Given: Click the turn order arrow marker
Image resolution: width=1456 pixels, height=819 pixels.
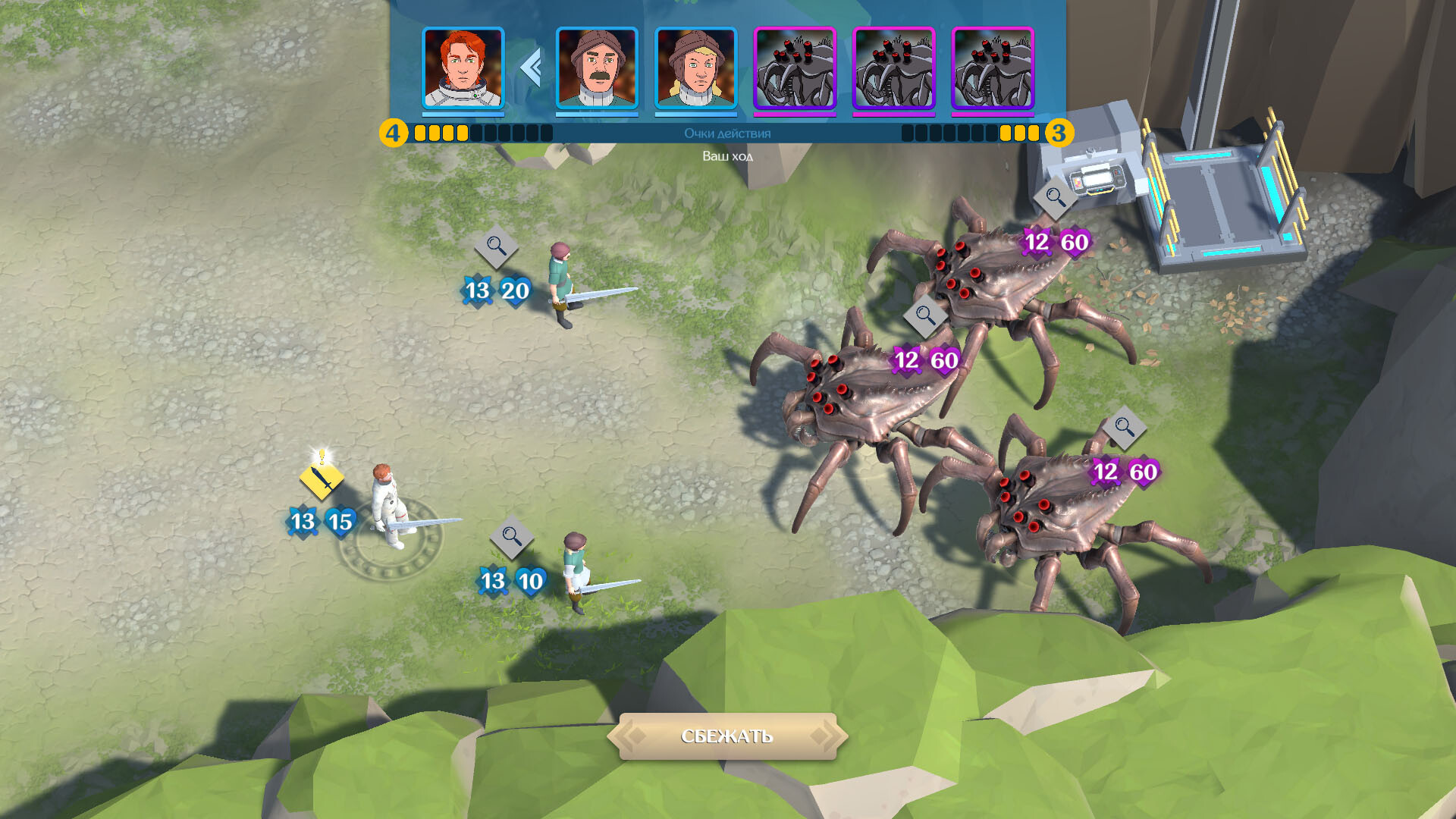Looking at the screenshot, I should pos(531,68).
